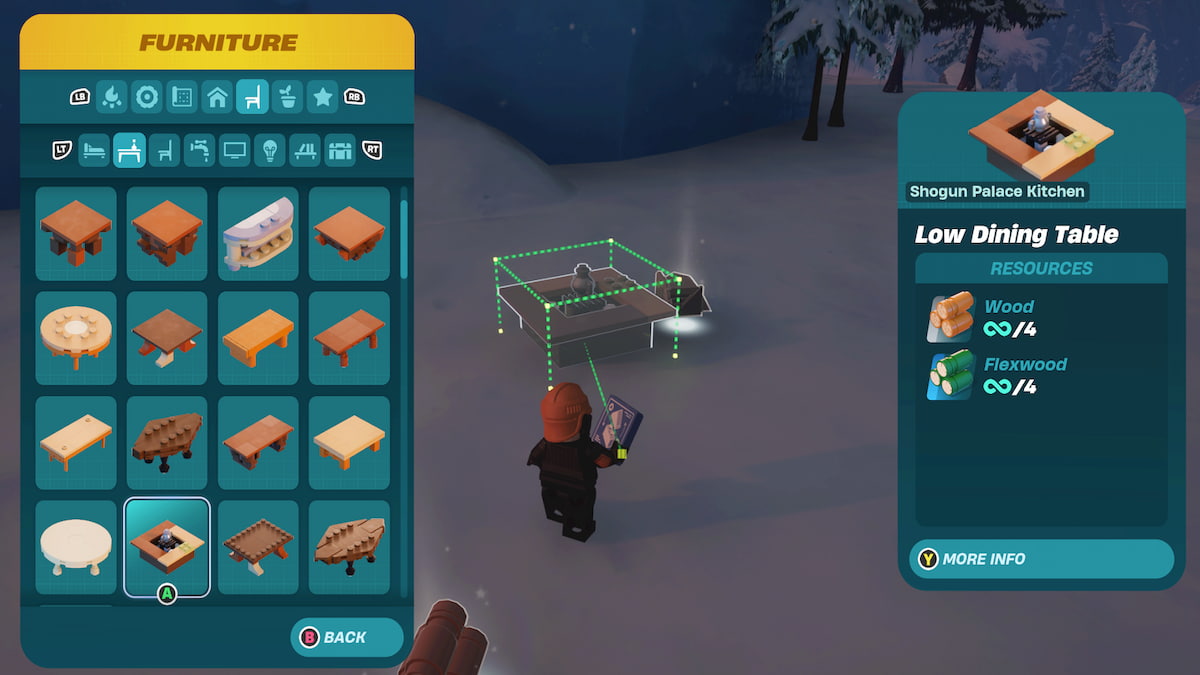Select the highlighted table subcategory filter
The image size is (1200, 675).
(129, 150)
